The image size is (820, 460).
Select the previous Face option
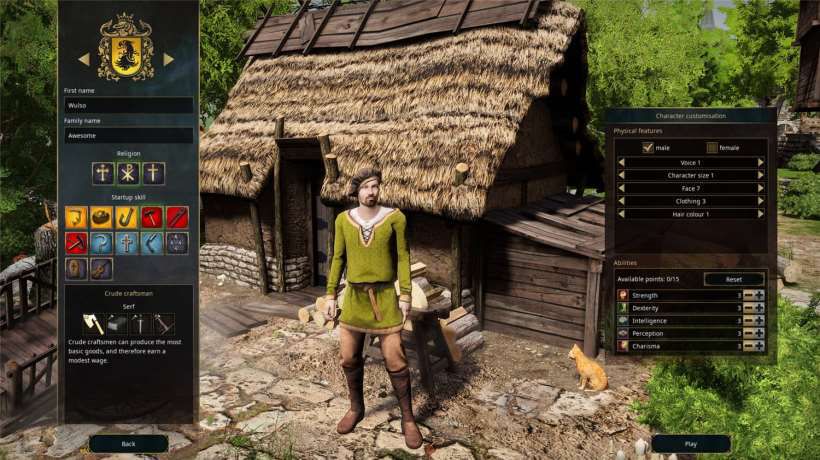point(621,188)
